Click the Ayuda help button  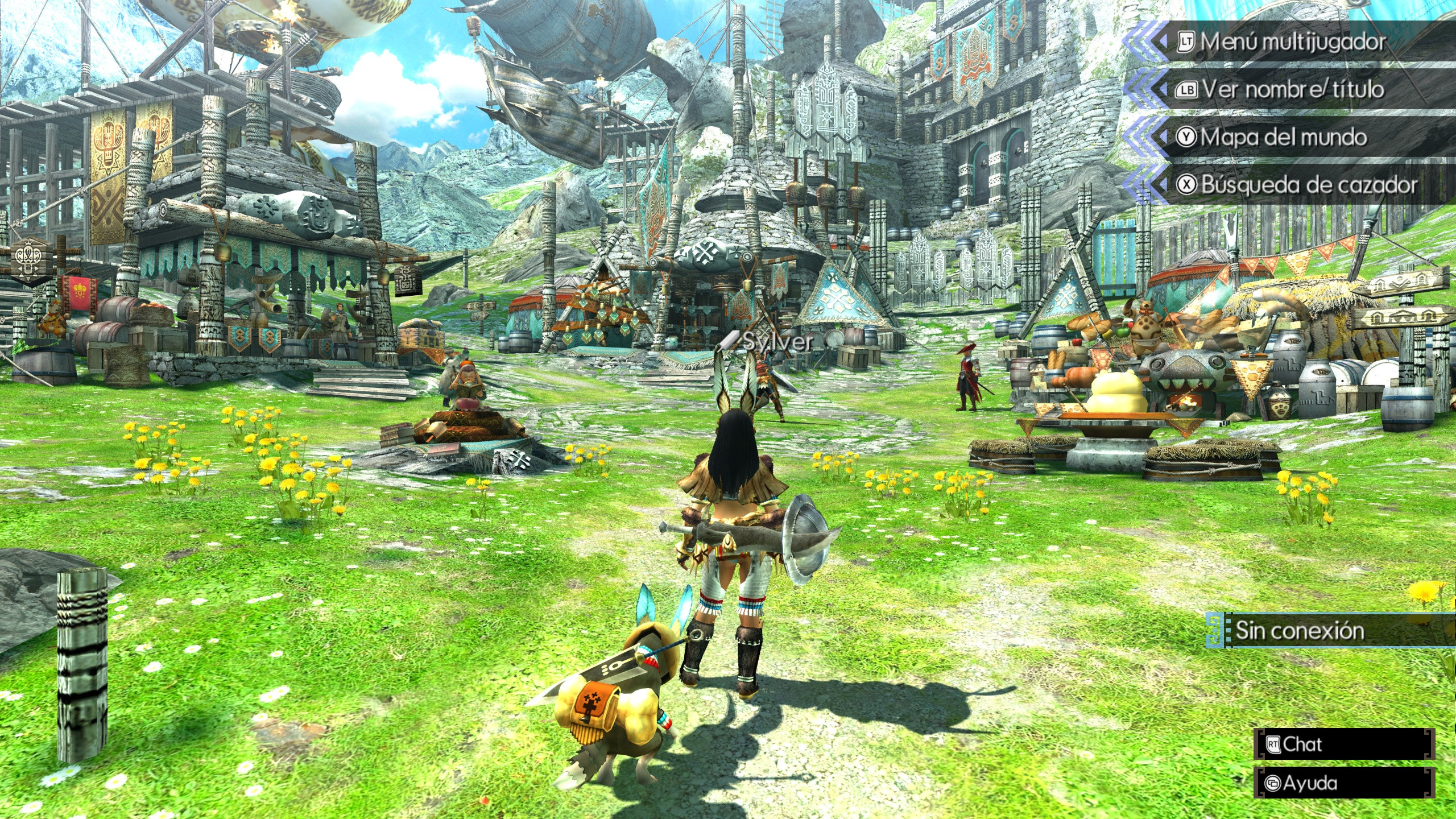pos(1343,783)
